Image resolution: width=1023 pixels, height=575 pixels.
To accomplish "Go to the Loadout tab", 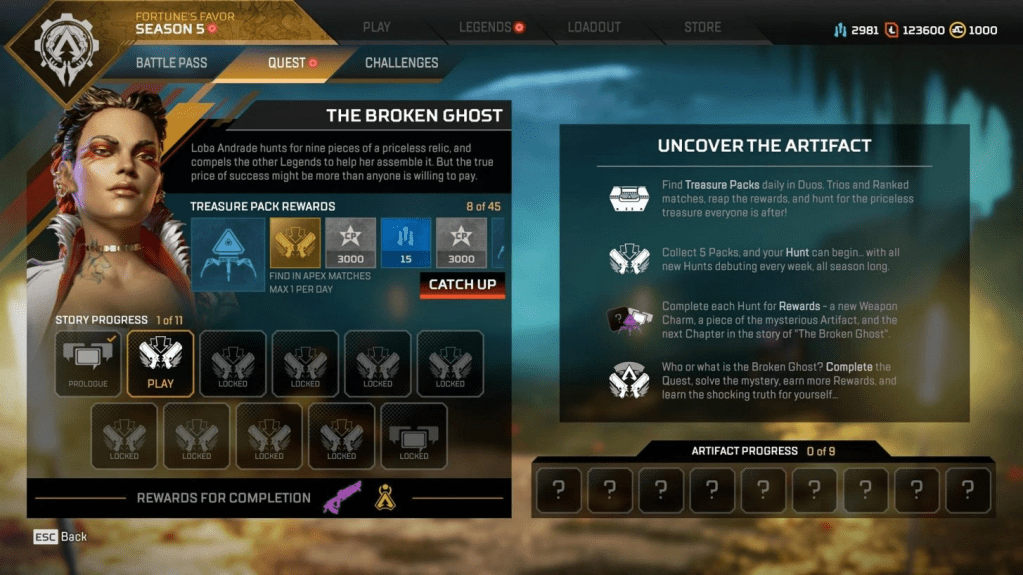I will pos(594,27).
